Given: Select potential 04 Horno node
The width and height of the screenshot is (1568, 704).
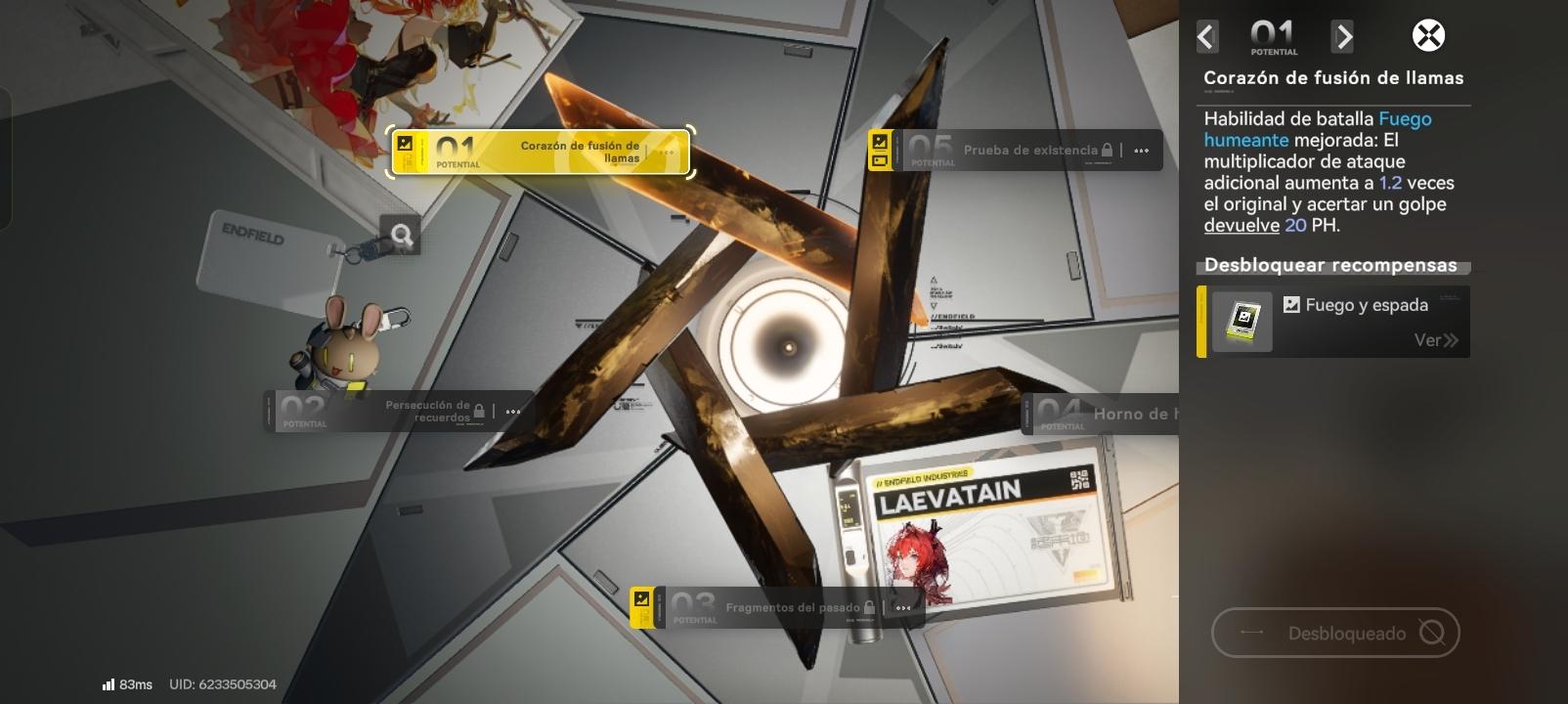Looking at the screenshot, I should pos(1100,415).
